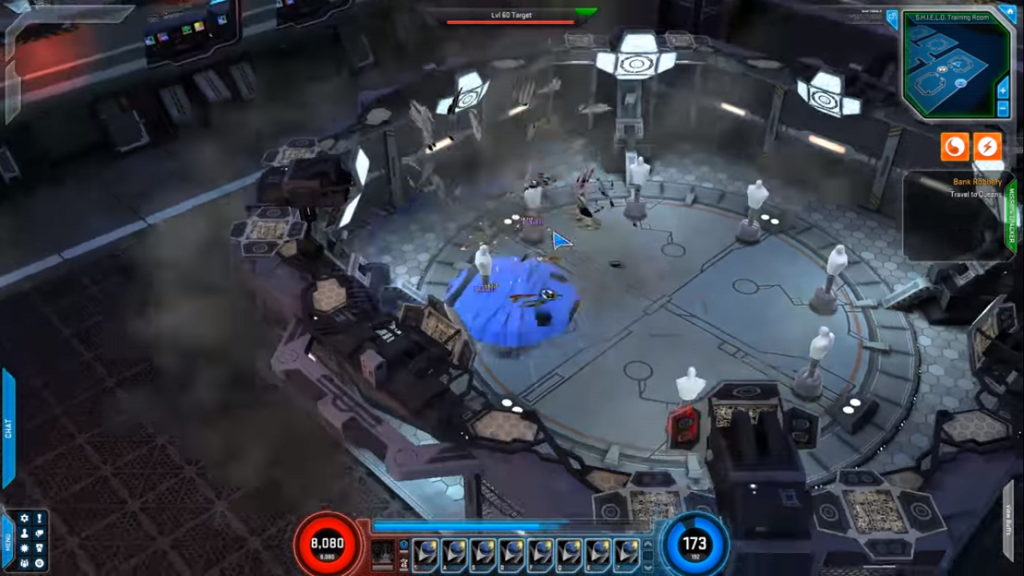1024x576 pixels.
Task: Open the exclamation mark alerts icon
Action: [39, 519]
